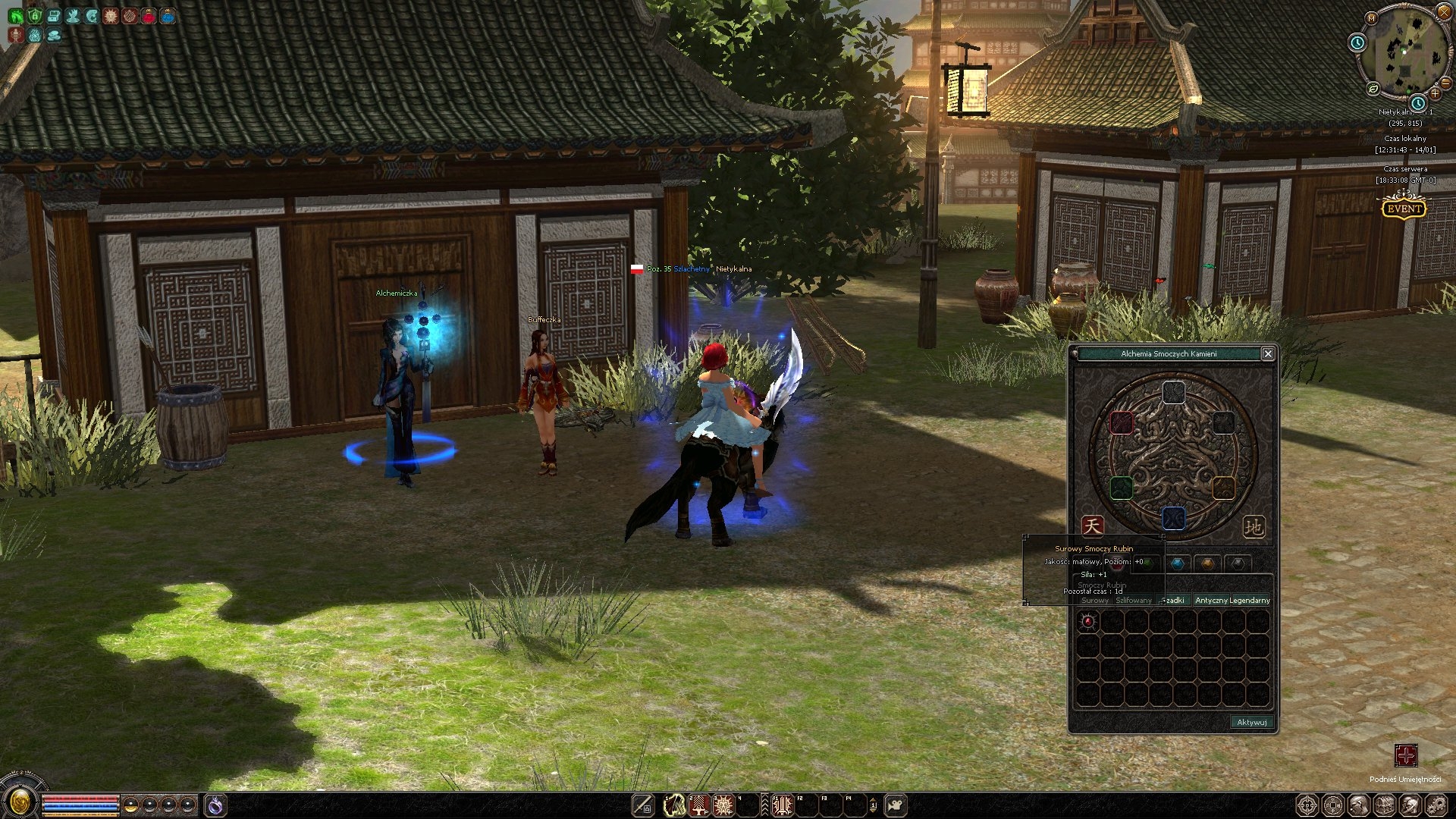Image resolution: width=1456 pixels, height=819 pixels.
Task: Open the EVENT panel
Action: tap(1404, 209)
